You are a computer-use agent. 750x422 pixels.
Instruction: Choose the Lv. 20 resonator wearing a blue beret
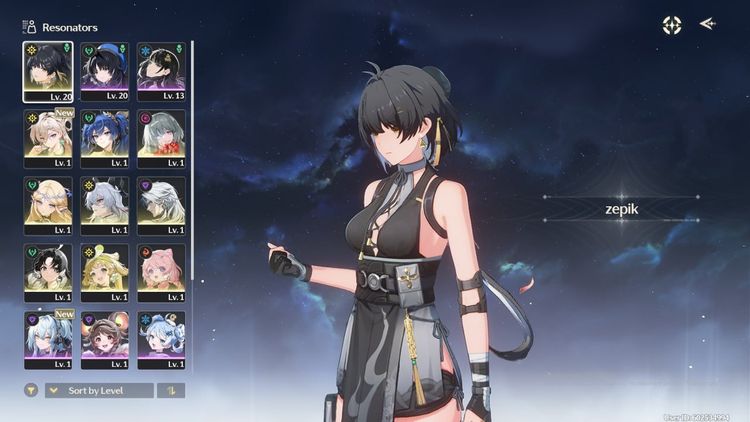point(105,71)
